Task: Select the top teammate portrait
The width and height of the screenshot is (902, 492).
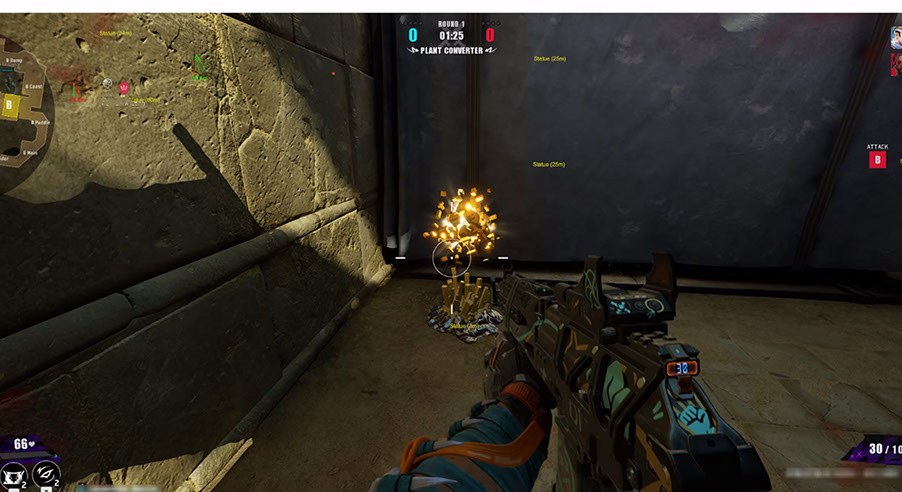Action: 896,38
